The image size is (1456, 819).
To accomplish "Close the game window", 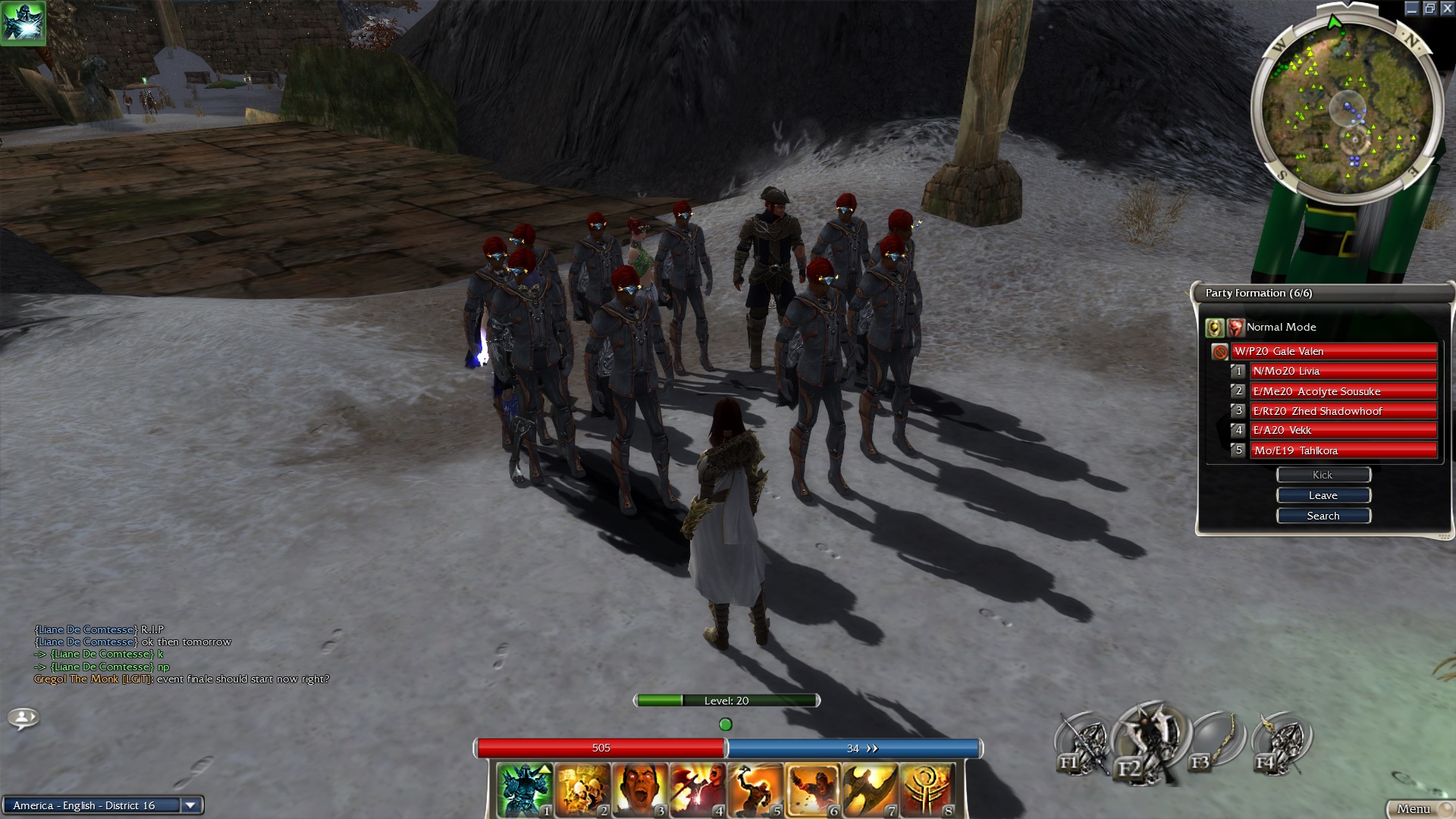I will (1447, 8).
